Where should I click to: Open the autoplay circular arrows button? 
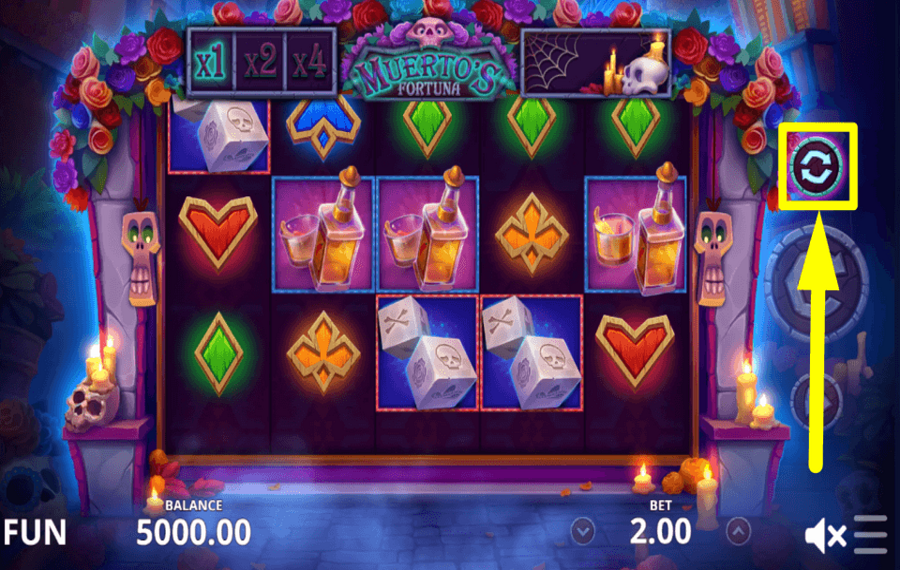818,166
